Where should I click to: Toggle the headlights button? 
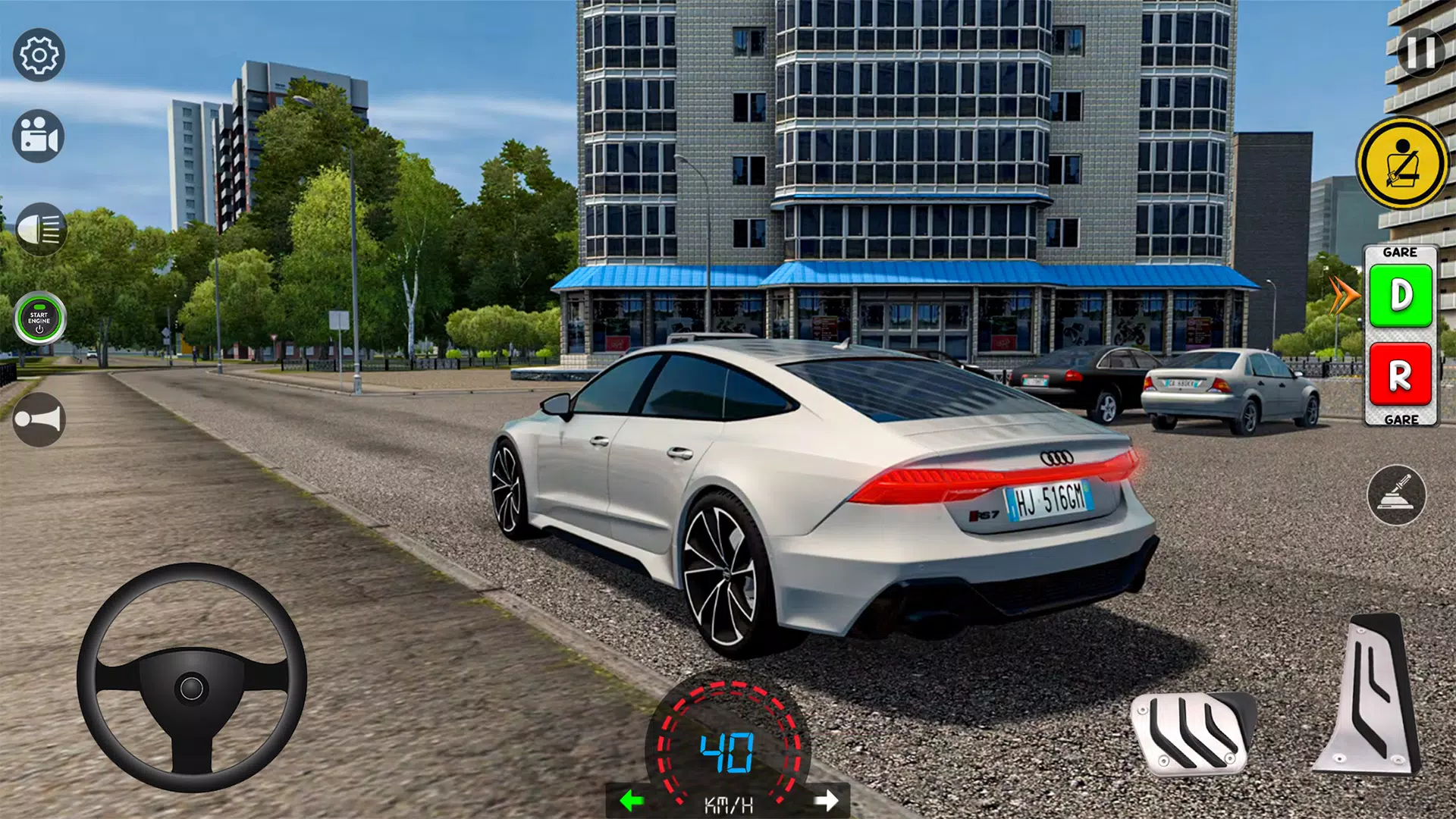tap(40, 229)
